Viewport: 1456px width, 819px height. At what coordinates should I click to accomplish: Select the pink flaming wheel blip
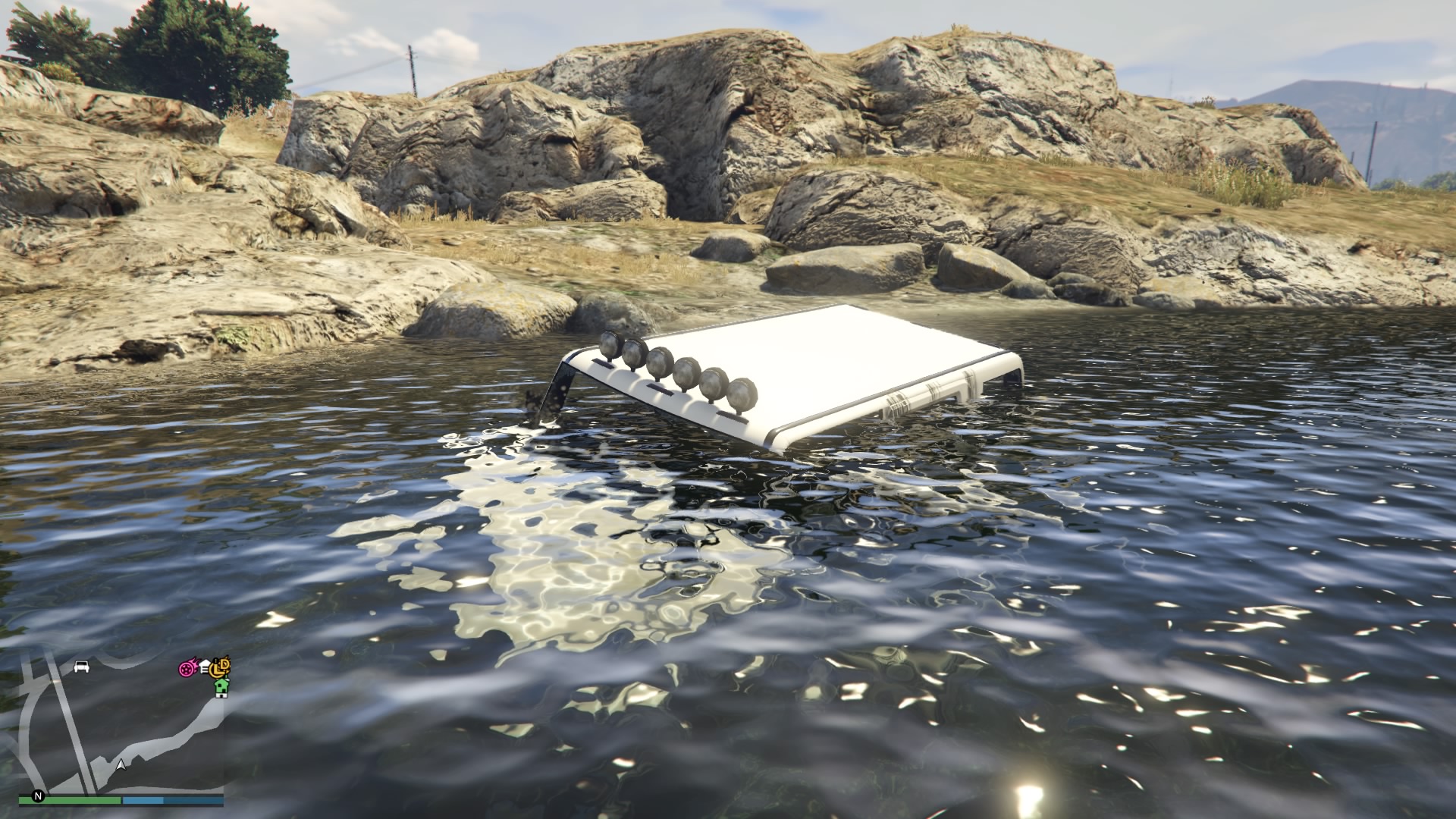pyautogui.click(x=187, y=669)
